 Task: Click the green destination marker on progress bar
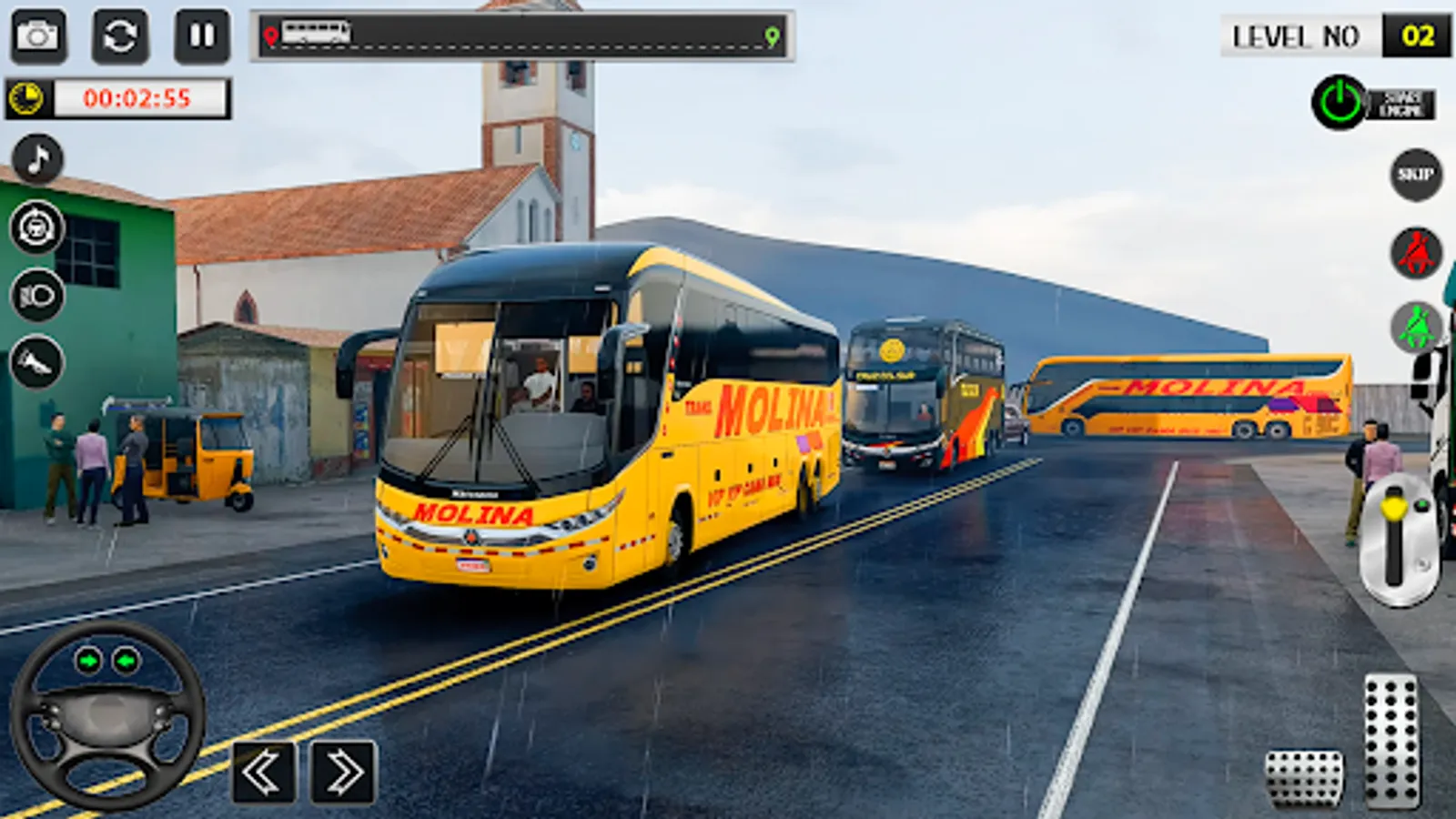coord(773,35)
